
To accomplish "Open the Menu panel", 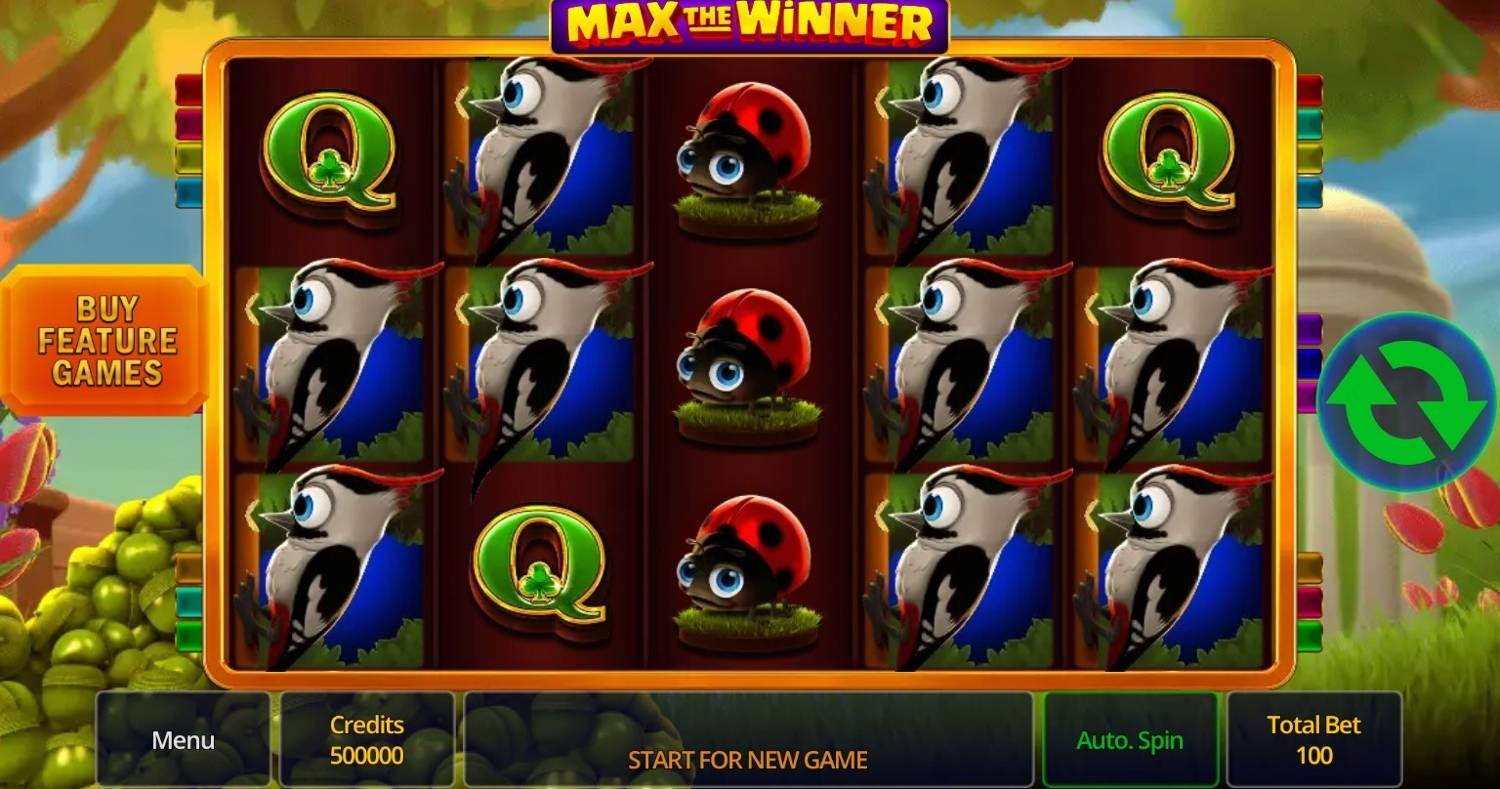I will tap(182, 740).
